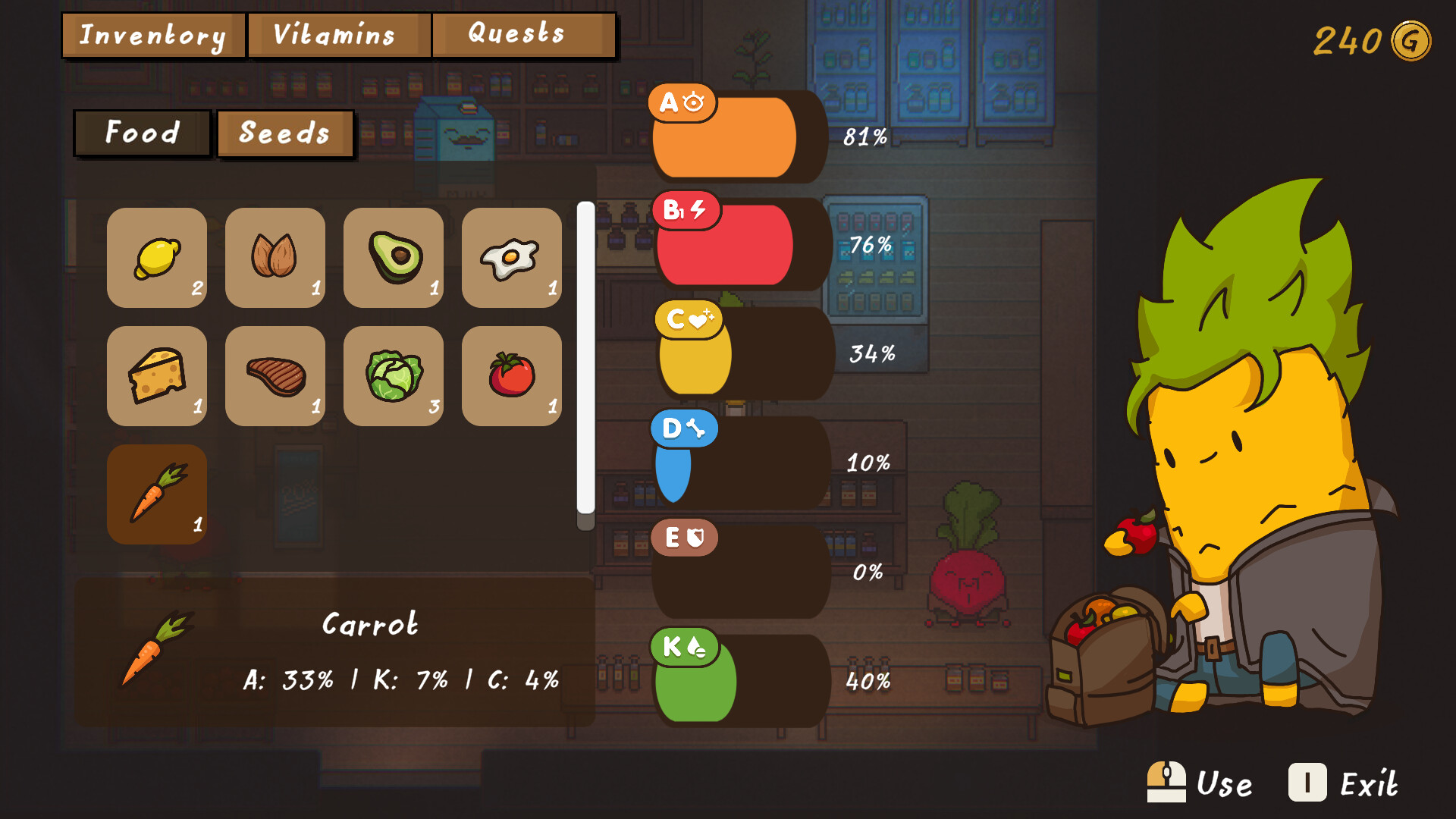The height and width of the screenshot is (819, 1456).
Task: Select the steak item in inventory
Action: pos(275,376)
